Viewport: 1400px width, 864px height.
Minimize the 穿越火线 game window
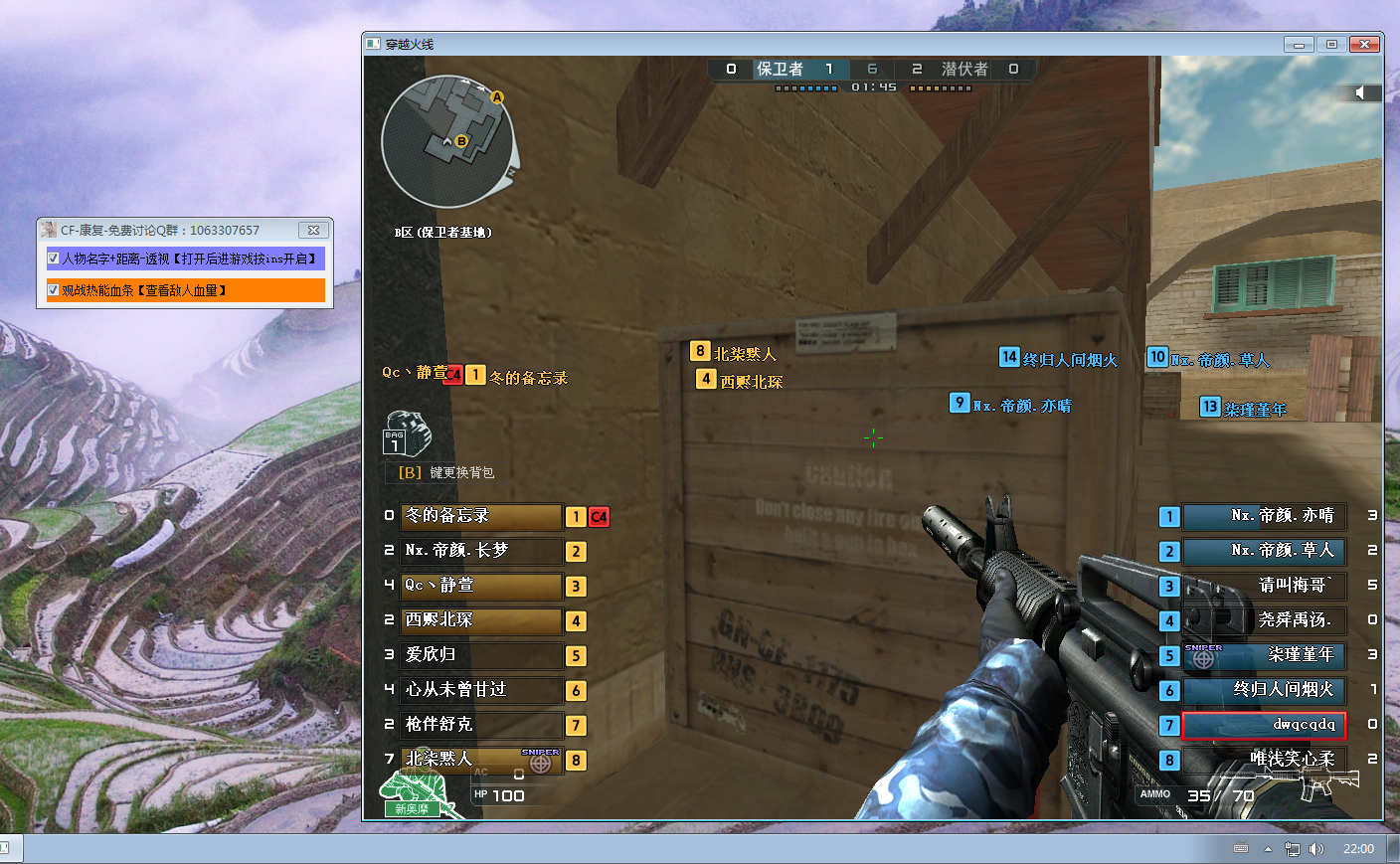1298,44
